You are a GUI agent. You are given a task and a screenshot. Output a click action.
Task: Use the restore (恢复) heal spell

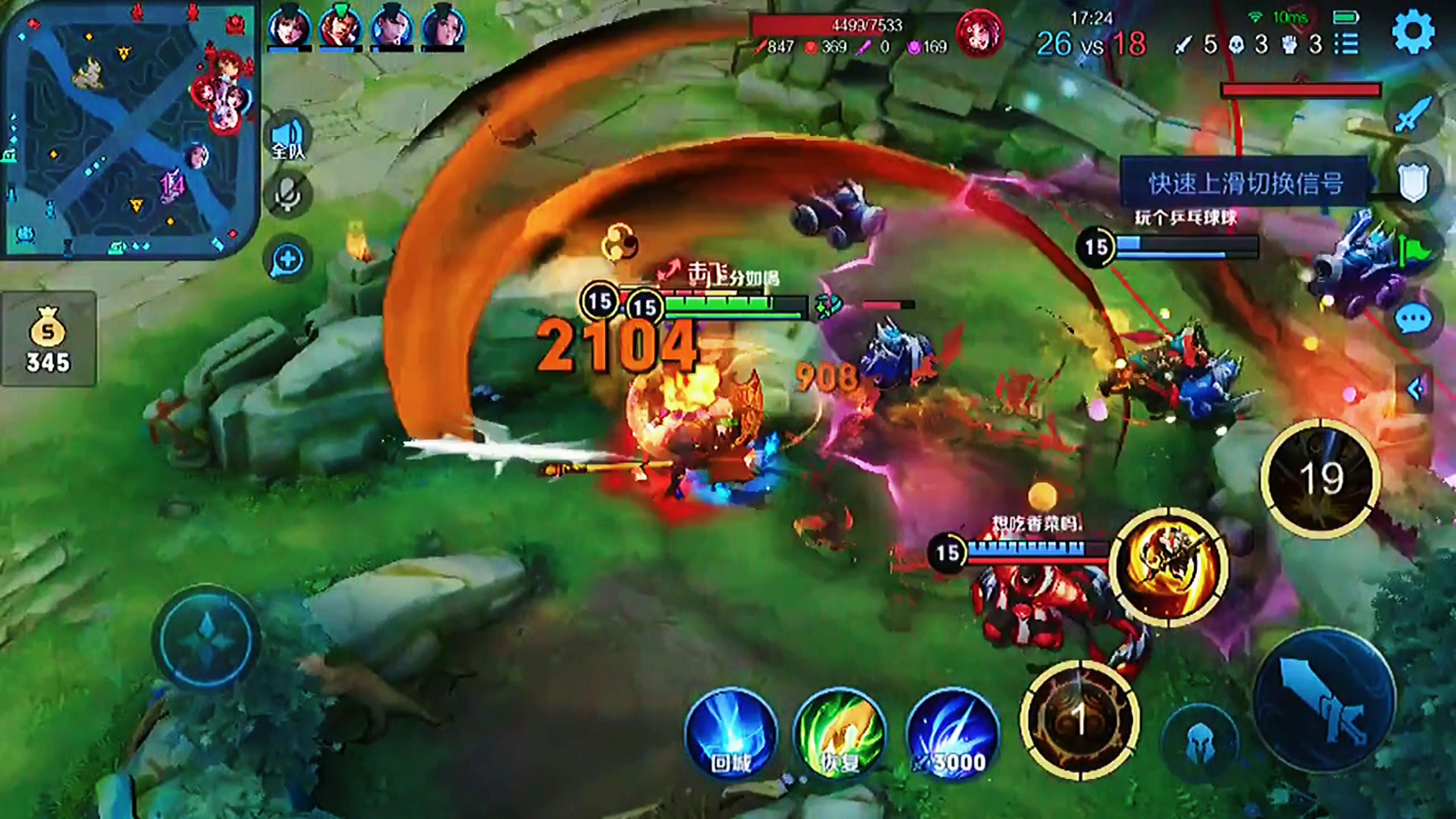840,734
